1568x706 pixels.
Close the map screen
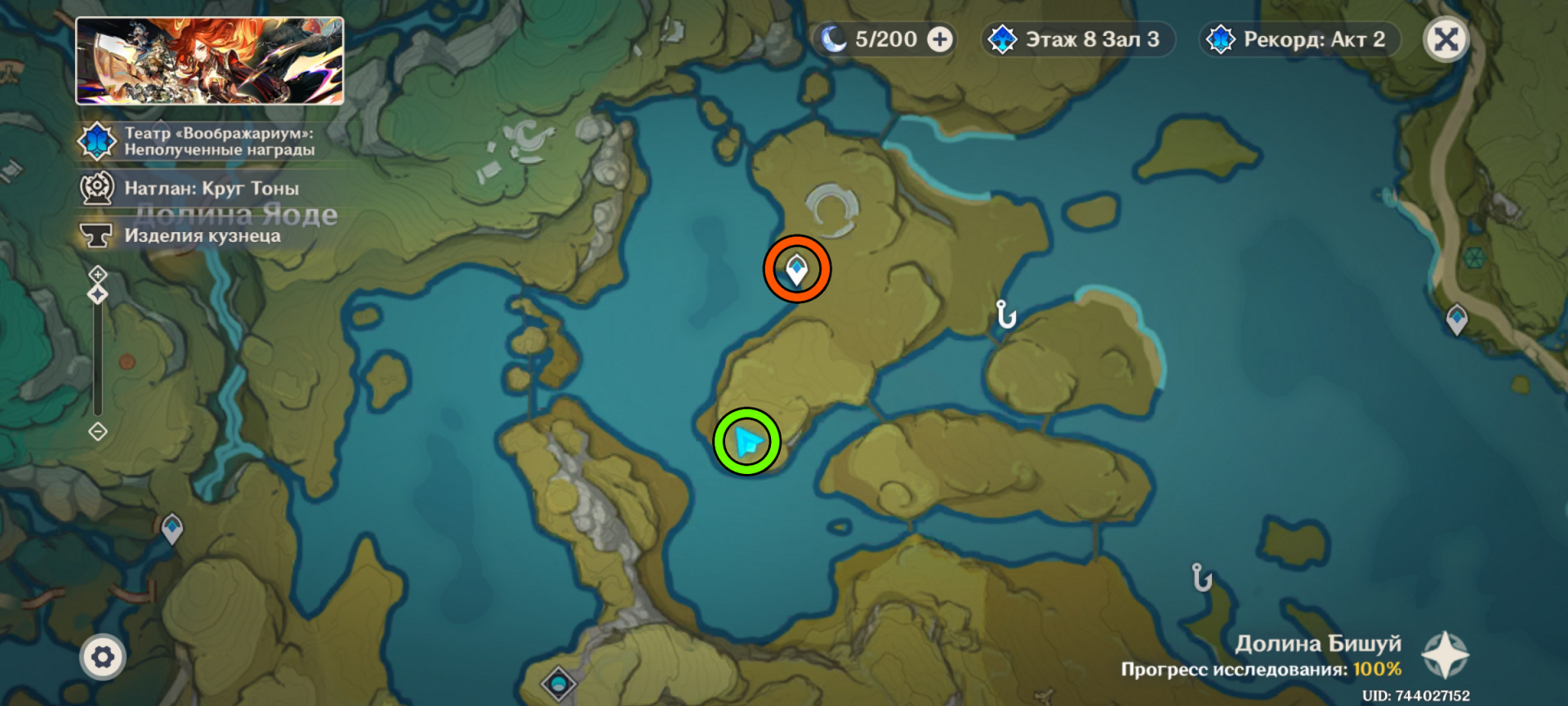pyautogui.click(x=1445, y=39)
